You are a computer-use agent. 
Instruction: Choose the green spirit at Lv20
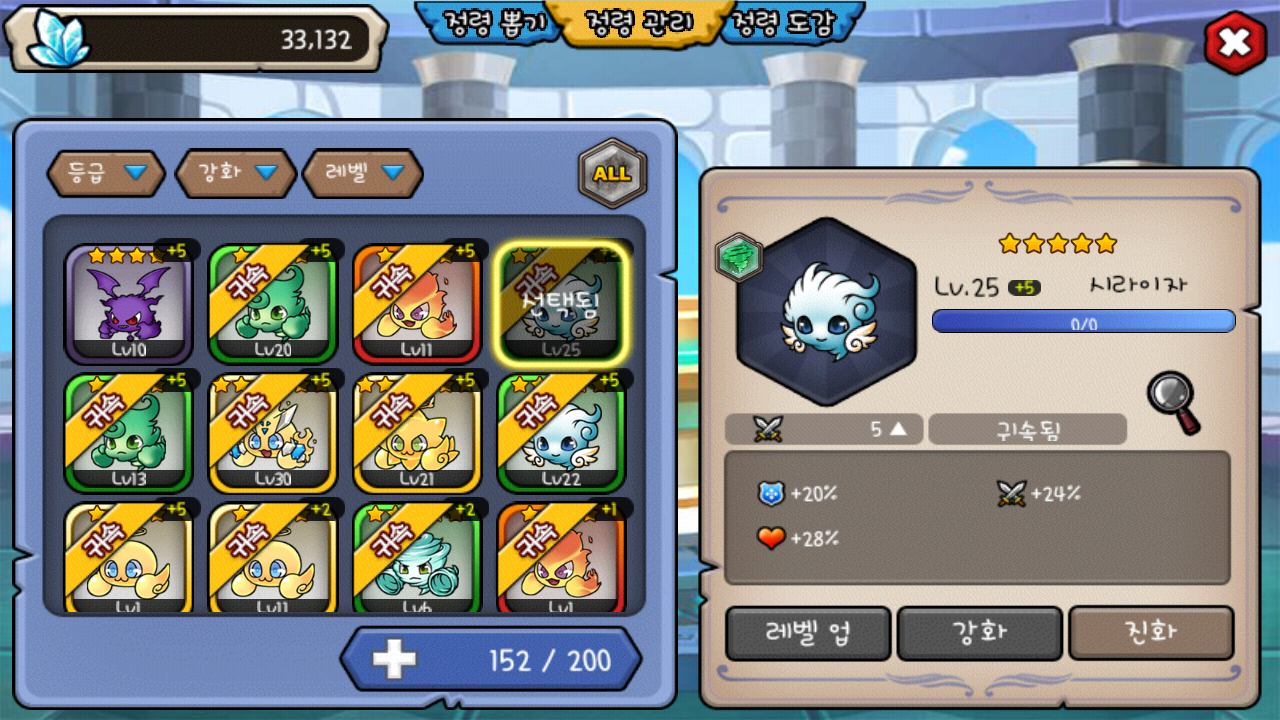[272, 303]
